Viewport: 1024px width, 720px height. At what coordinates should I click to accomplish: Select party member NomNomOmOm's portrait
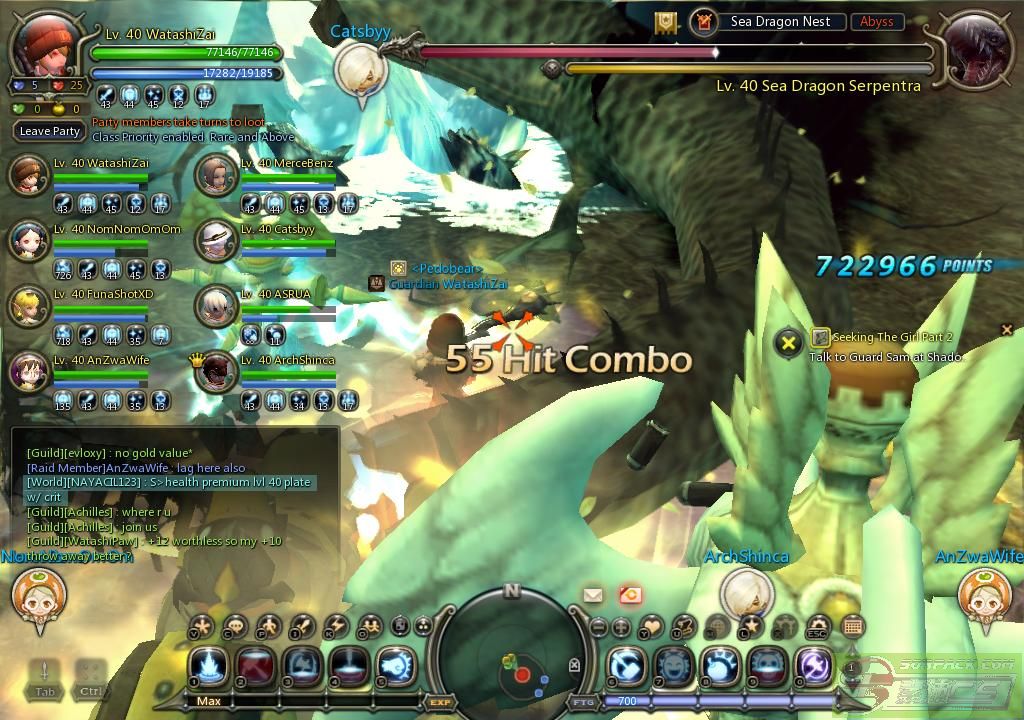click(28, 240)
